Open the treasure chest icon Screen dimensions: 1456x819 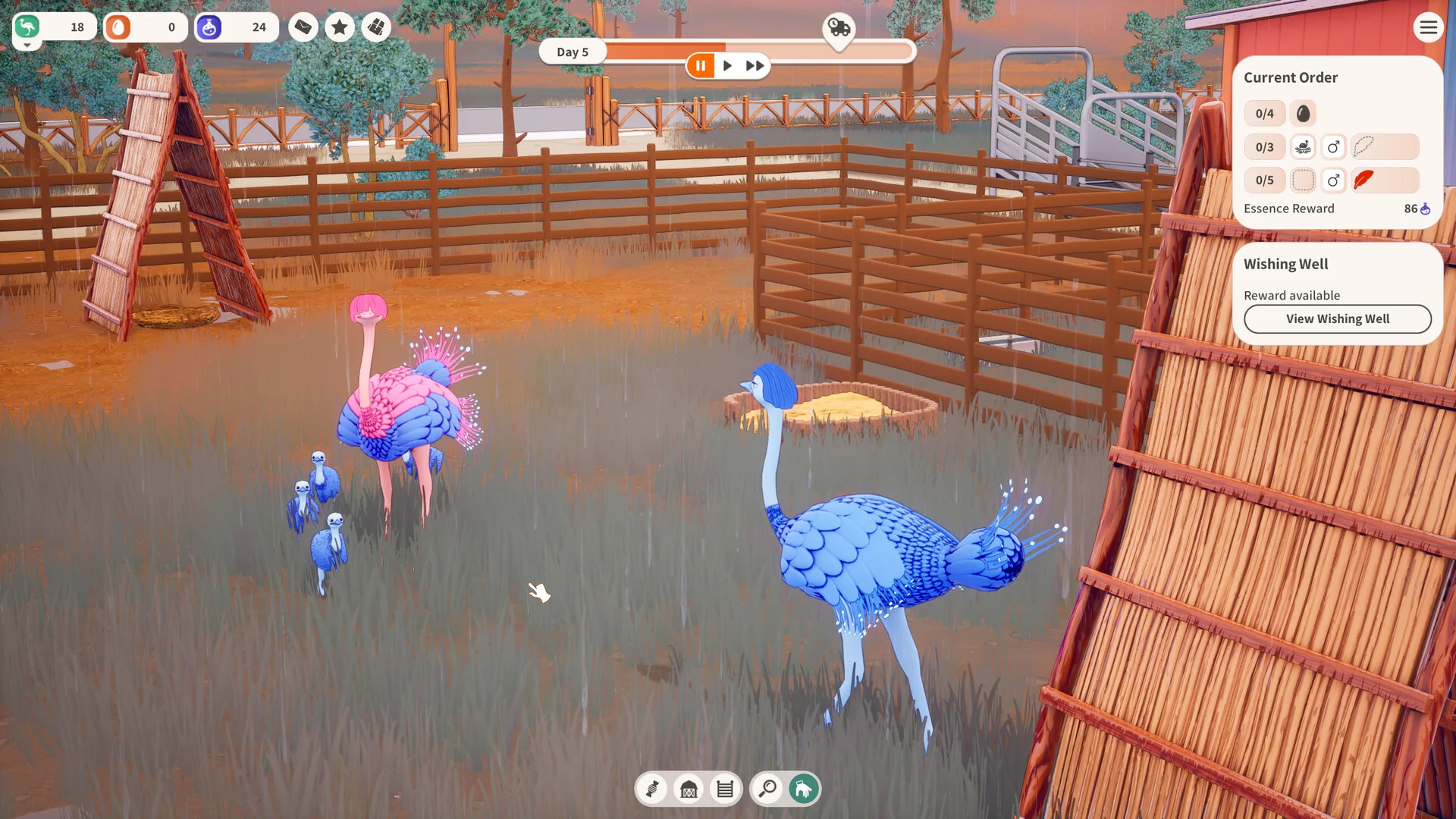pyautogui.click(x=376, y=28)
